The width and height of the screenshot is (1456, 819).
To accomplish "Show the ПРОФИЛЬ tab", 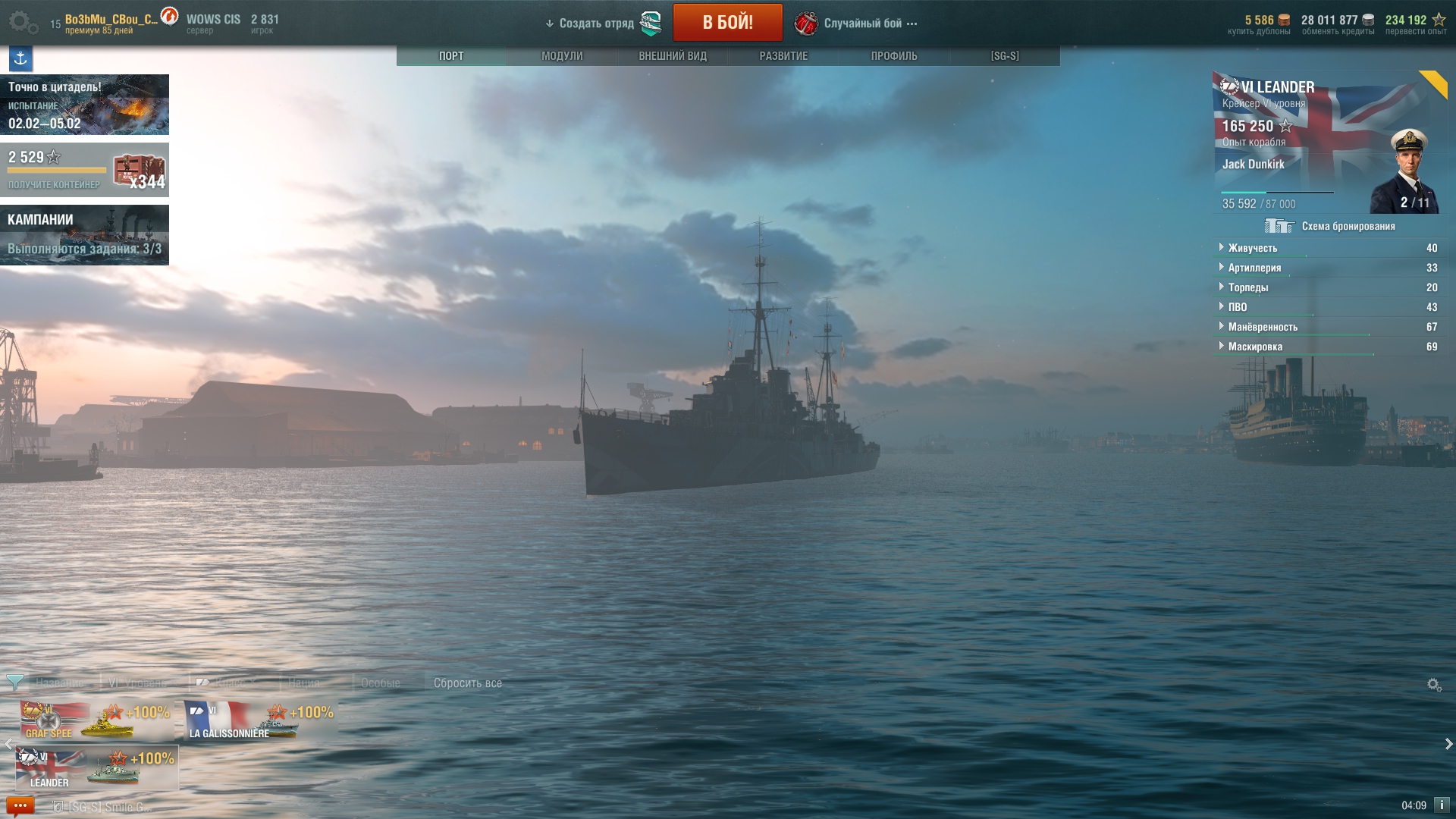I will tap(894, 56).
